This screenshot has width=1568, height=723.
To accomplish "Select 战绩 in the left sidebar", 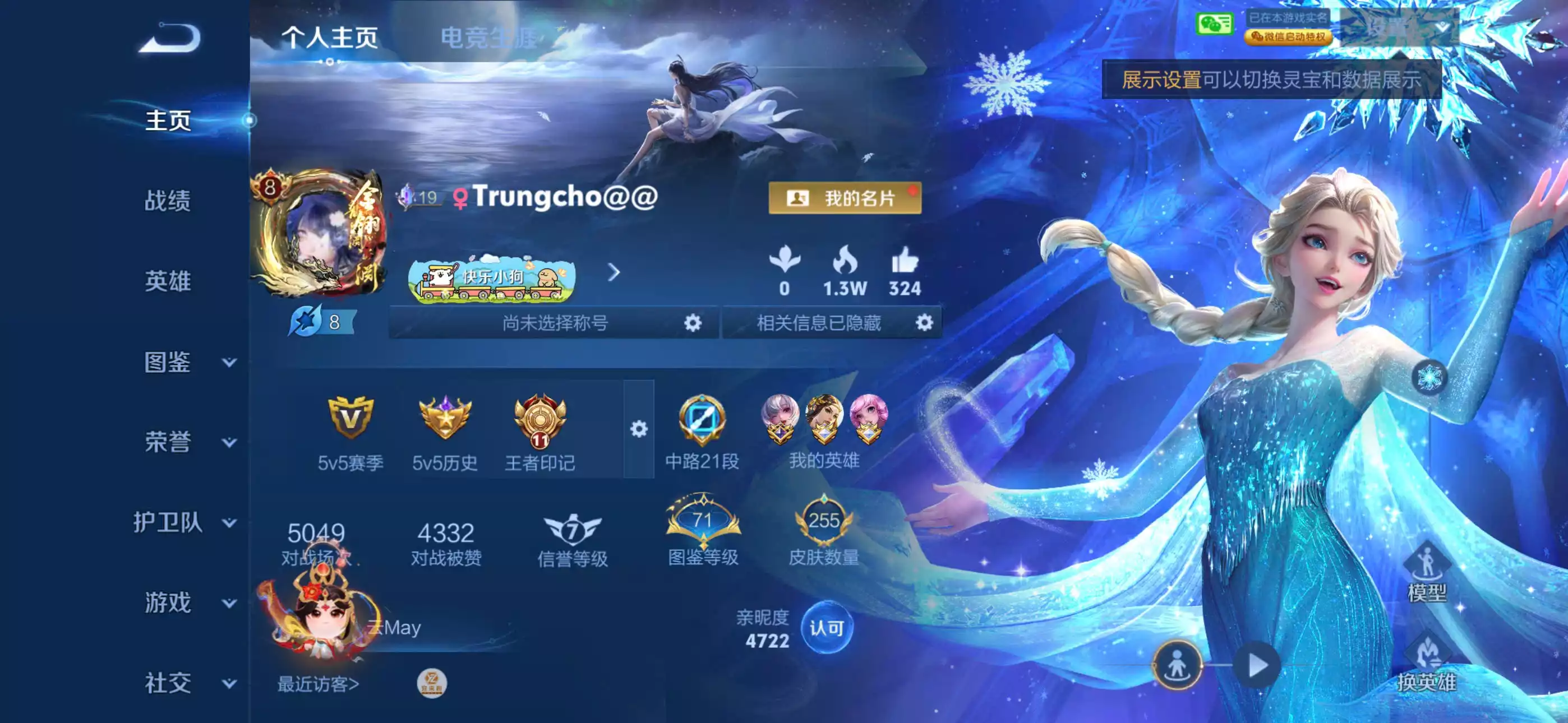I will tap(169, 201).
